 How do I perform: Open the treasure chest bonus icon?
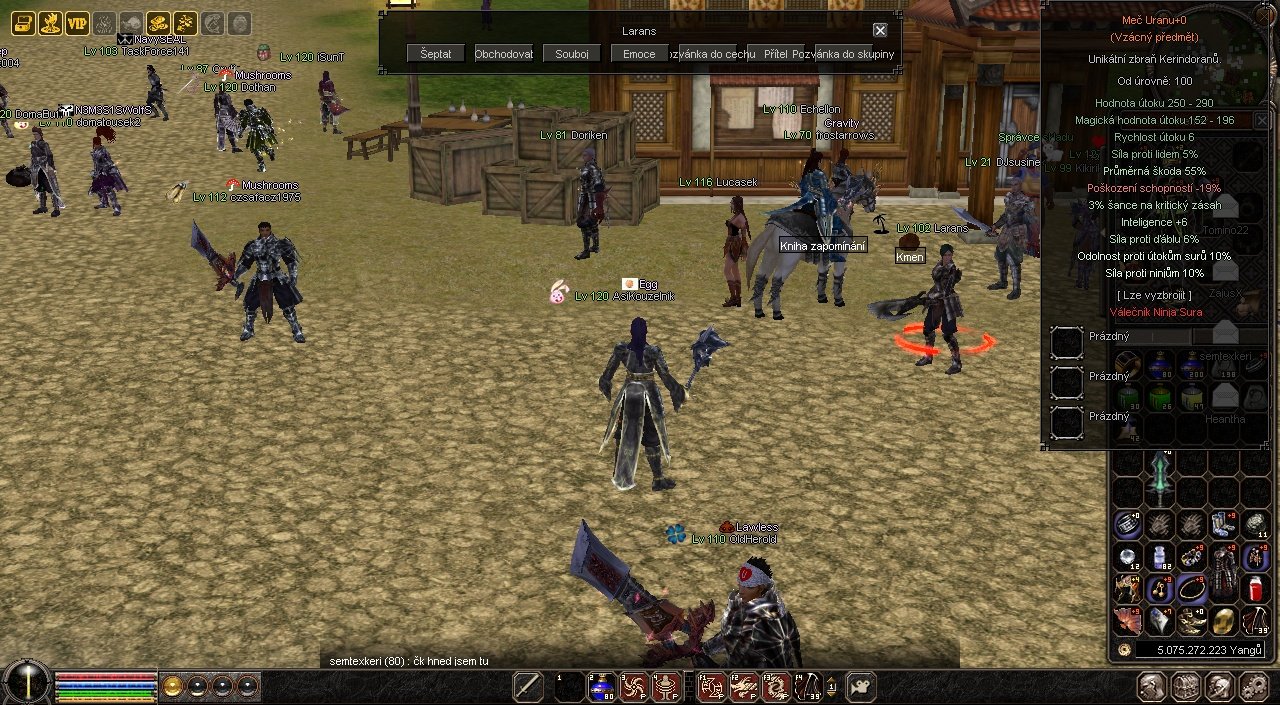(23, 23)
